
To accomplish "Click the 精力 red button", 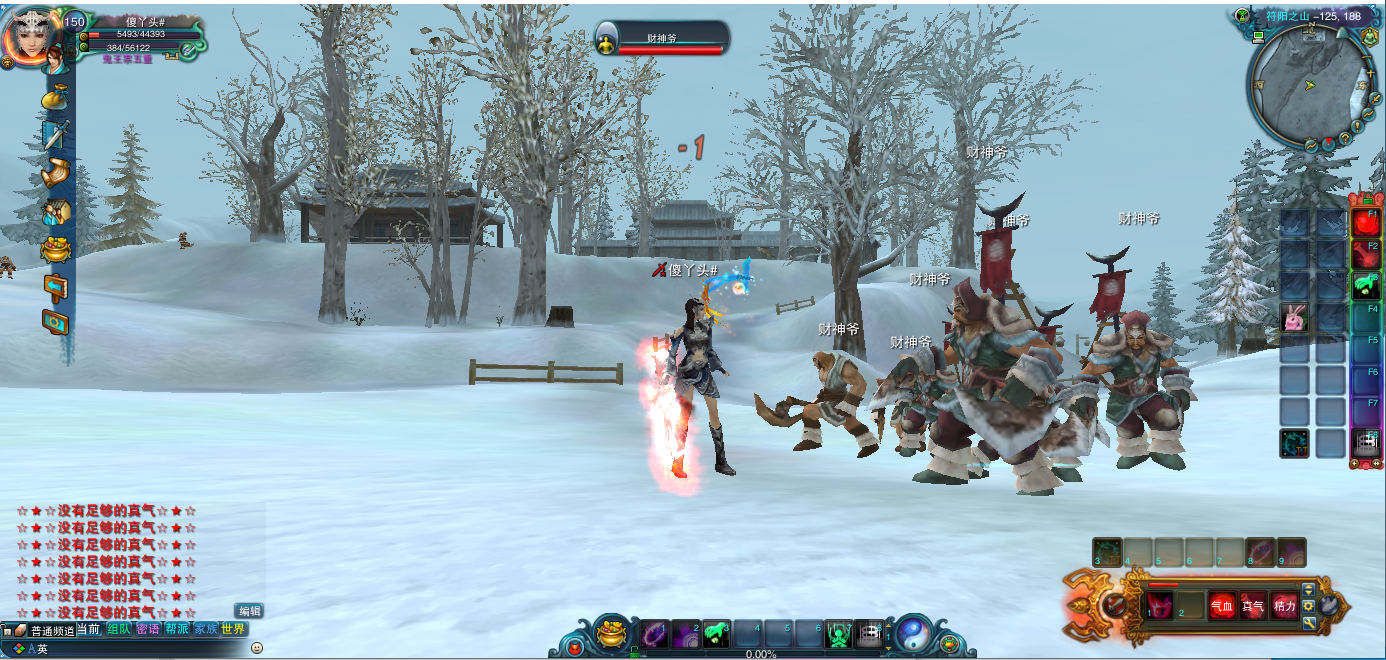I will [1284, 606].
